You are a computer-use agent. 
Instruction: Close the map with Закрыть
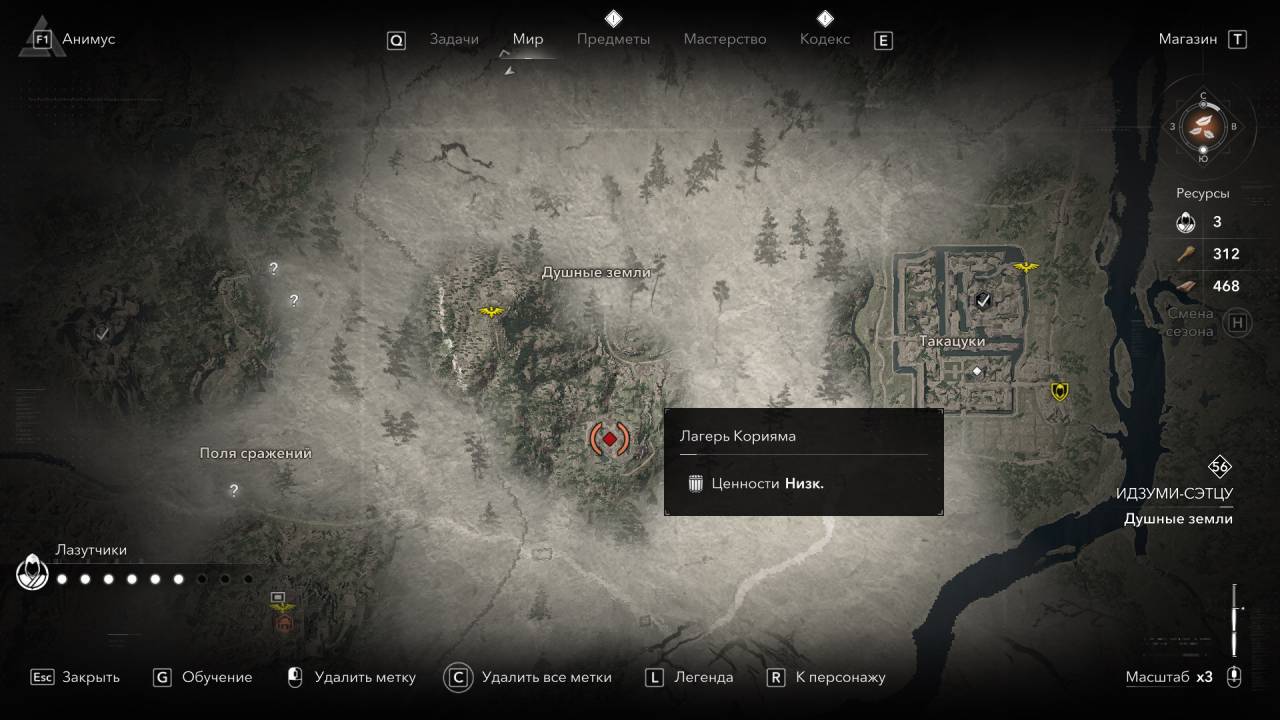[90, 677]
